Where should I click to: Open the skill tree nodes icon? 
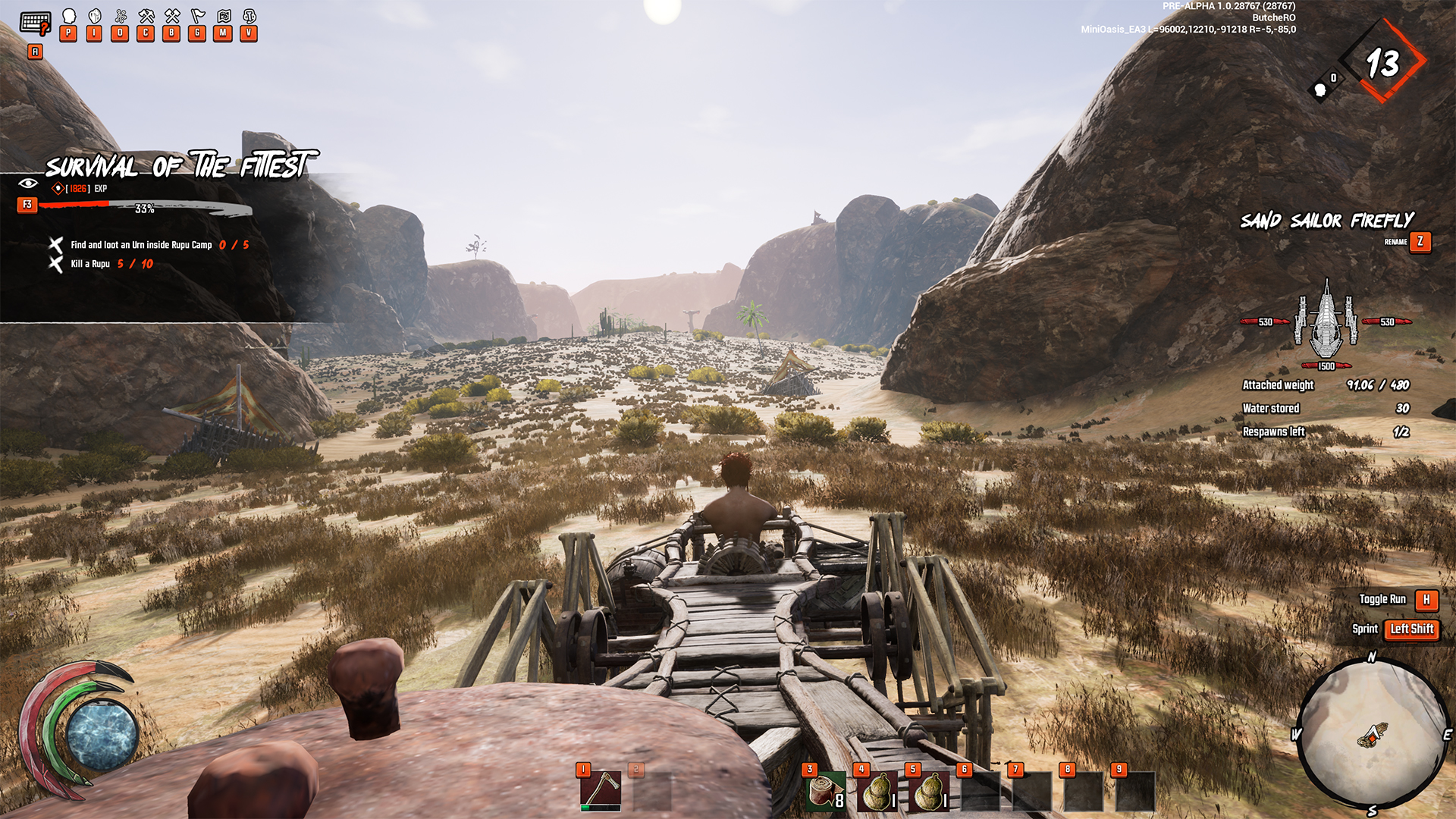pyautogui.click(x=121, y=17)
